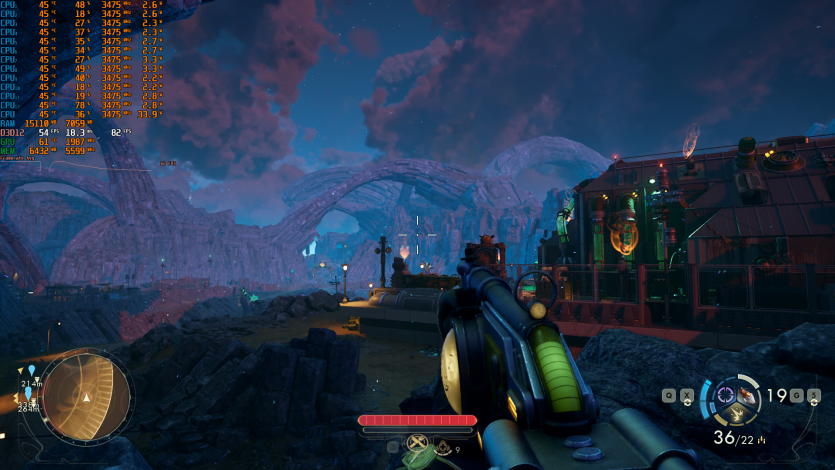Image resolution: width=835 pixels, height=470 pixels.
Task: Select the purple crosshair ability segment
Action: [726, 393]
